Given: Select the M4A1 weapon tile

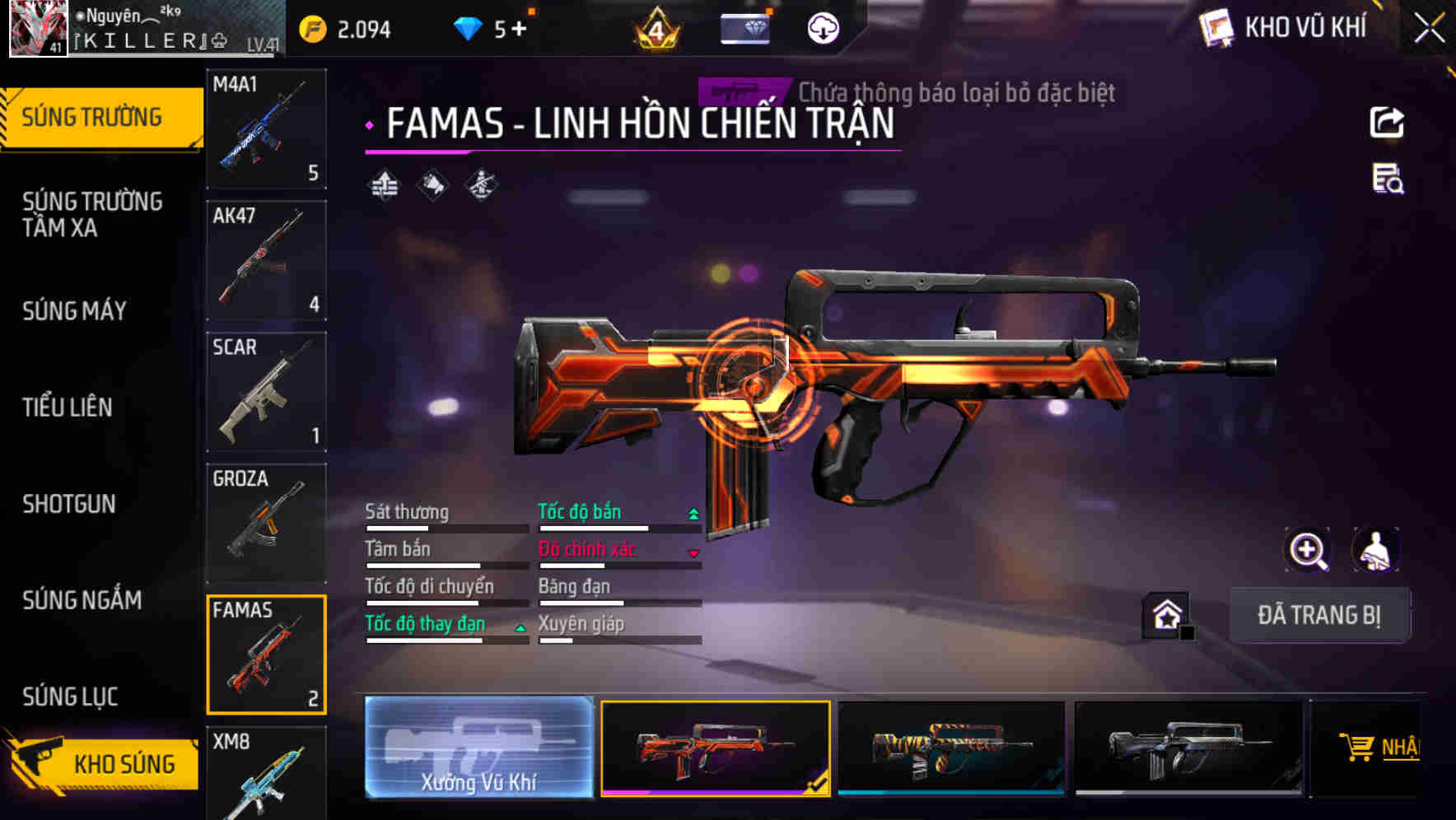Looking at the screenshot, I should (x=266, y=129).
